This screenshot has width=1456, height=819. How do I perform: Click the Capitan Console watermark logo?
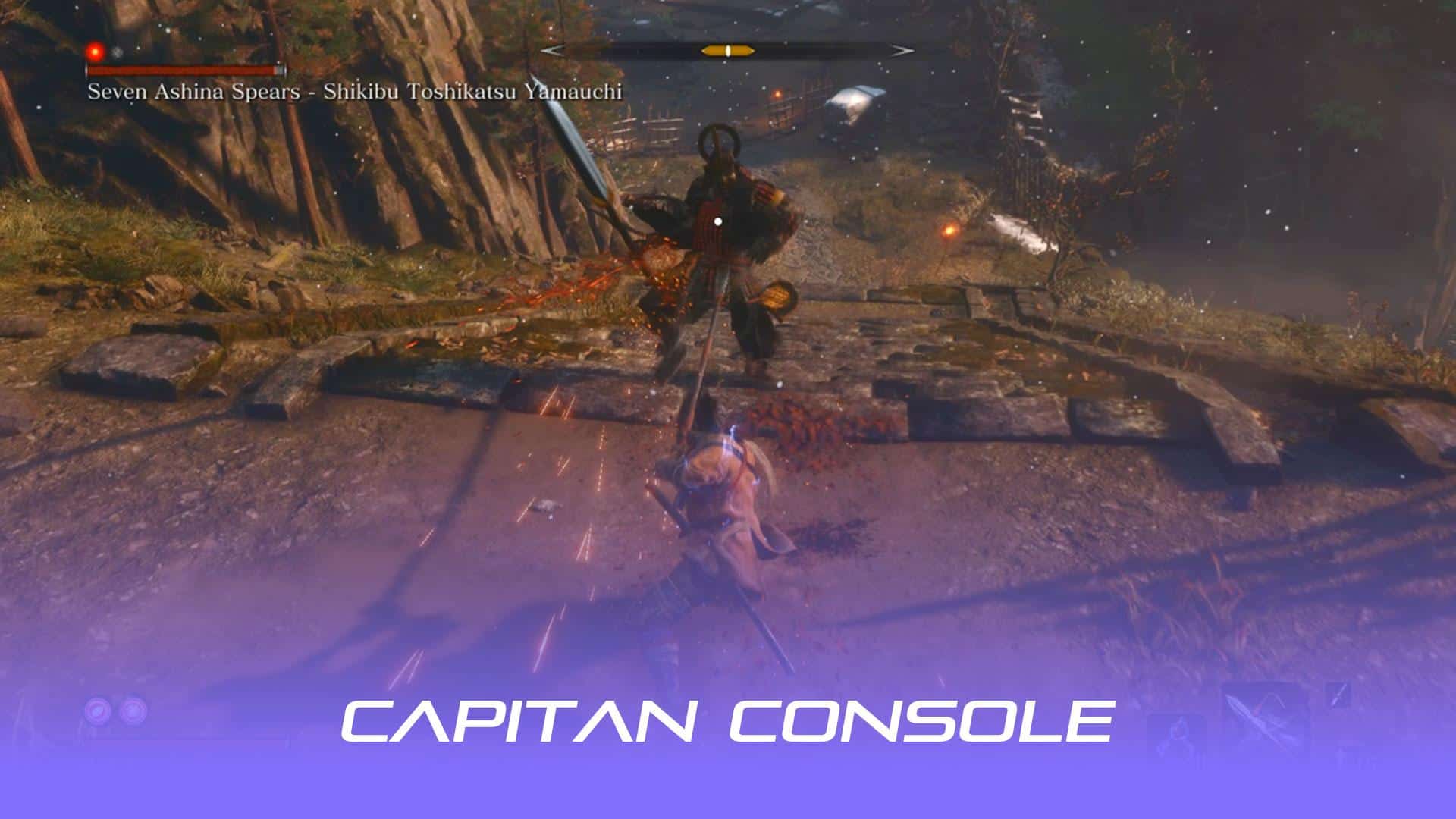(x=727, y=720)
